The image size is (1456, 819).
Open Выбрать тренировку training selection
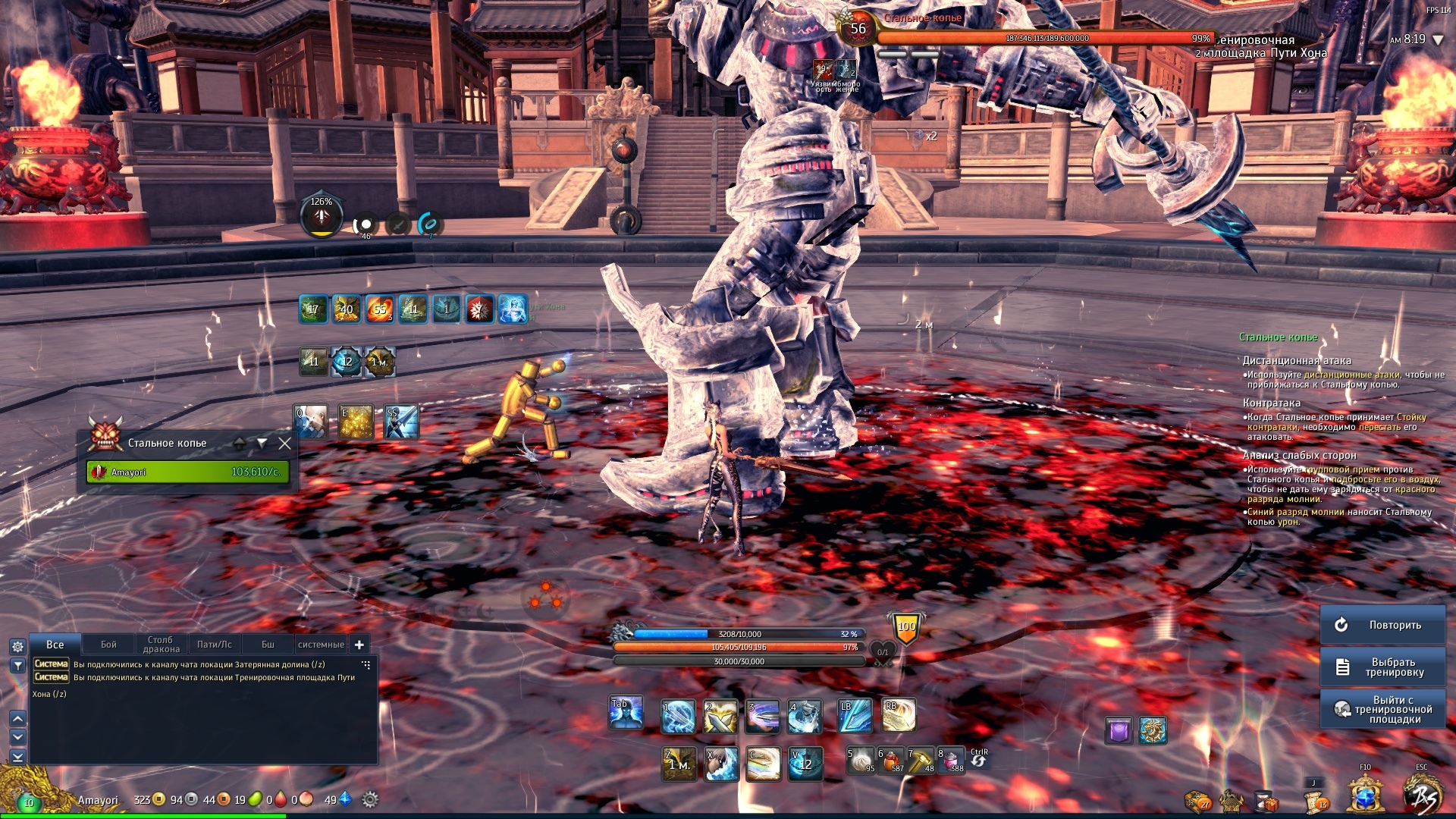pos(1382,667)
